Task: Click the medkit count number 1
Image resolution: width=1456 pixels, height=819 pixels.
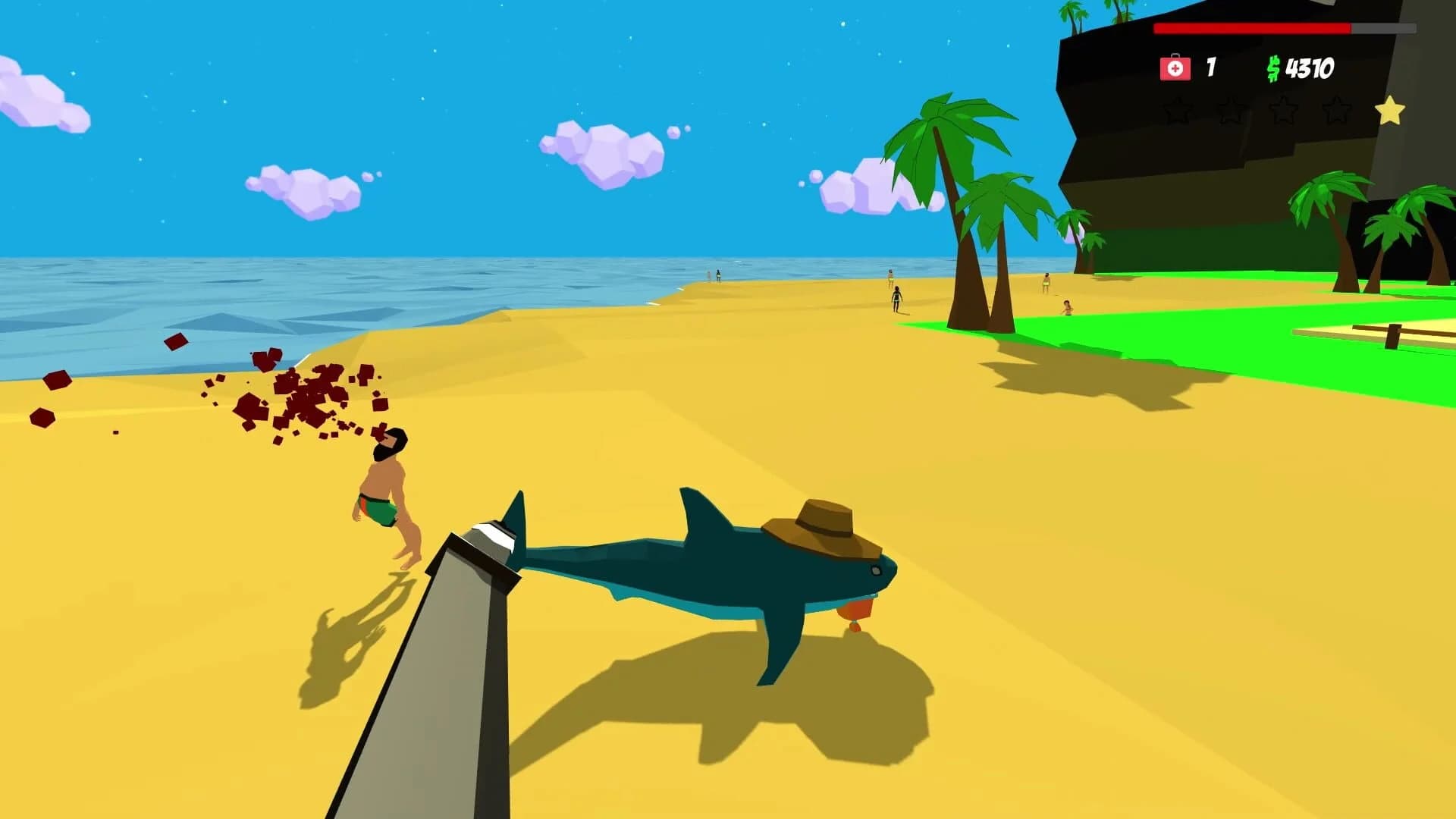Action: 1211,67
